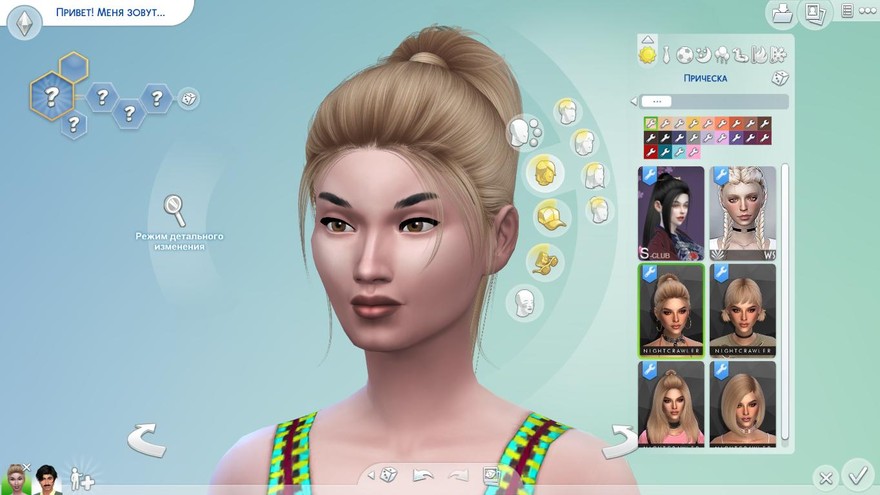Open detailed edit mode magnifier
Viewport: 880px width, 495px height.
click(x=175, y=210)
